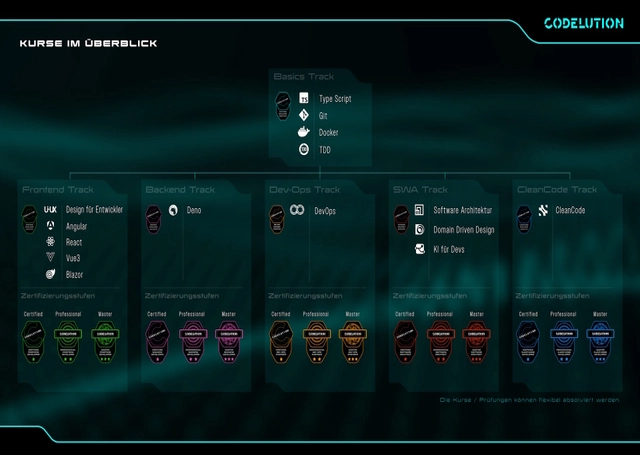Choose the Deno course in Backend Track

pyautogui.click(x=193, y=211)
